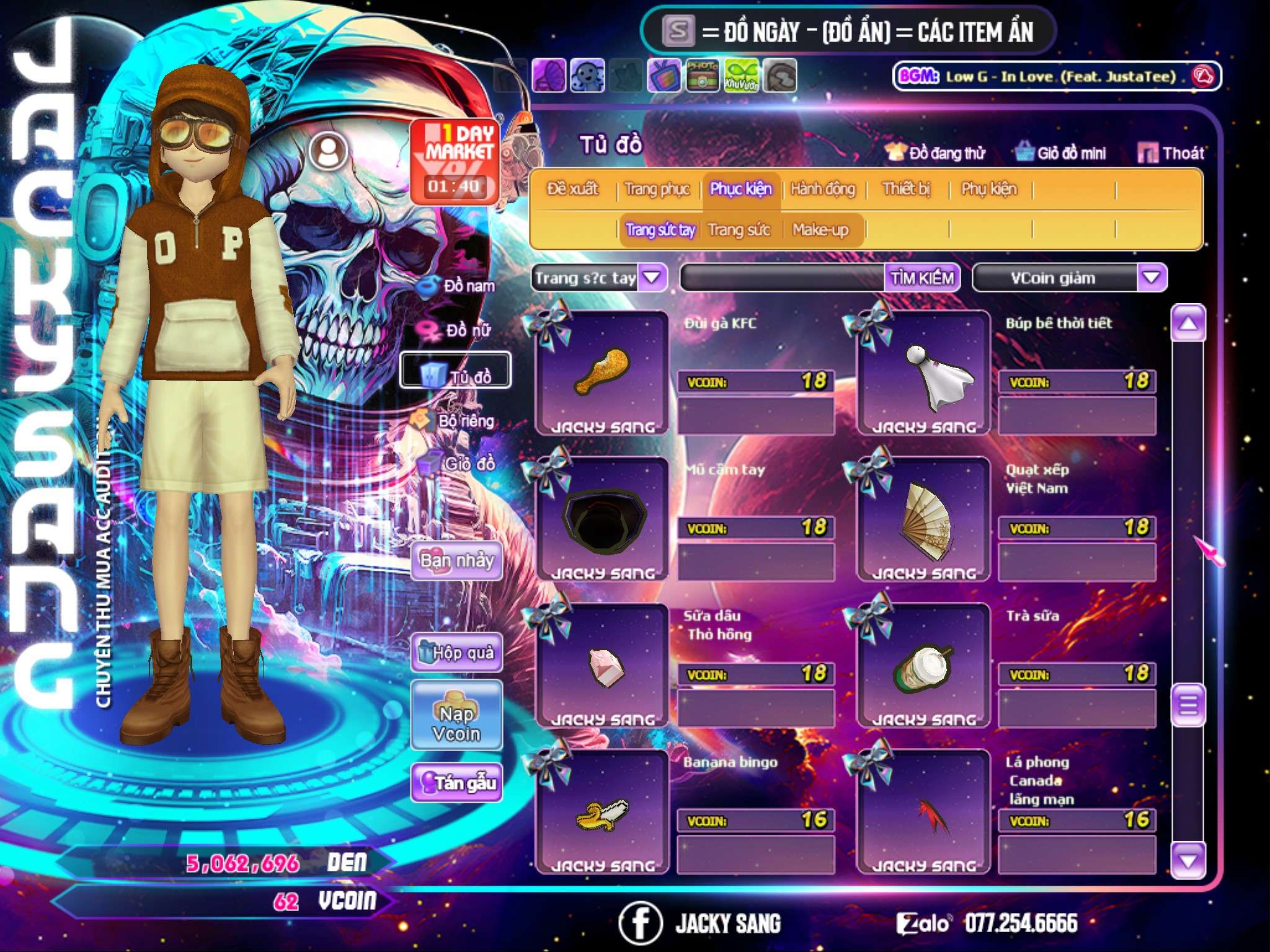The image size is (1270, 952).
Task: Select the Banana bingo item
Action: pyautogui.click(x=602, y=811)
